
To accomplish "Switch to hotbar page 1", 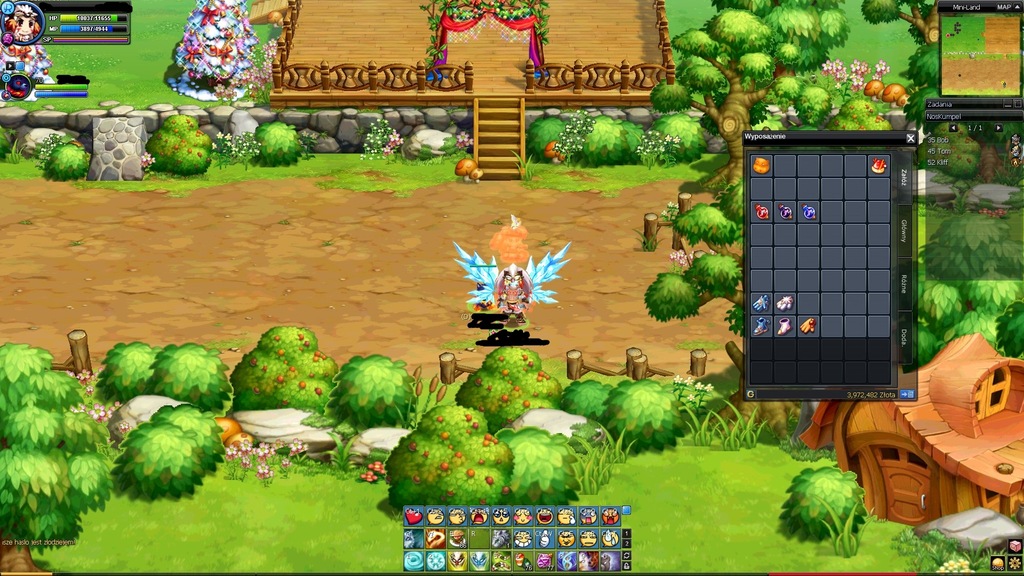I will [627, 533].
